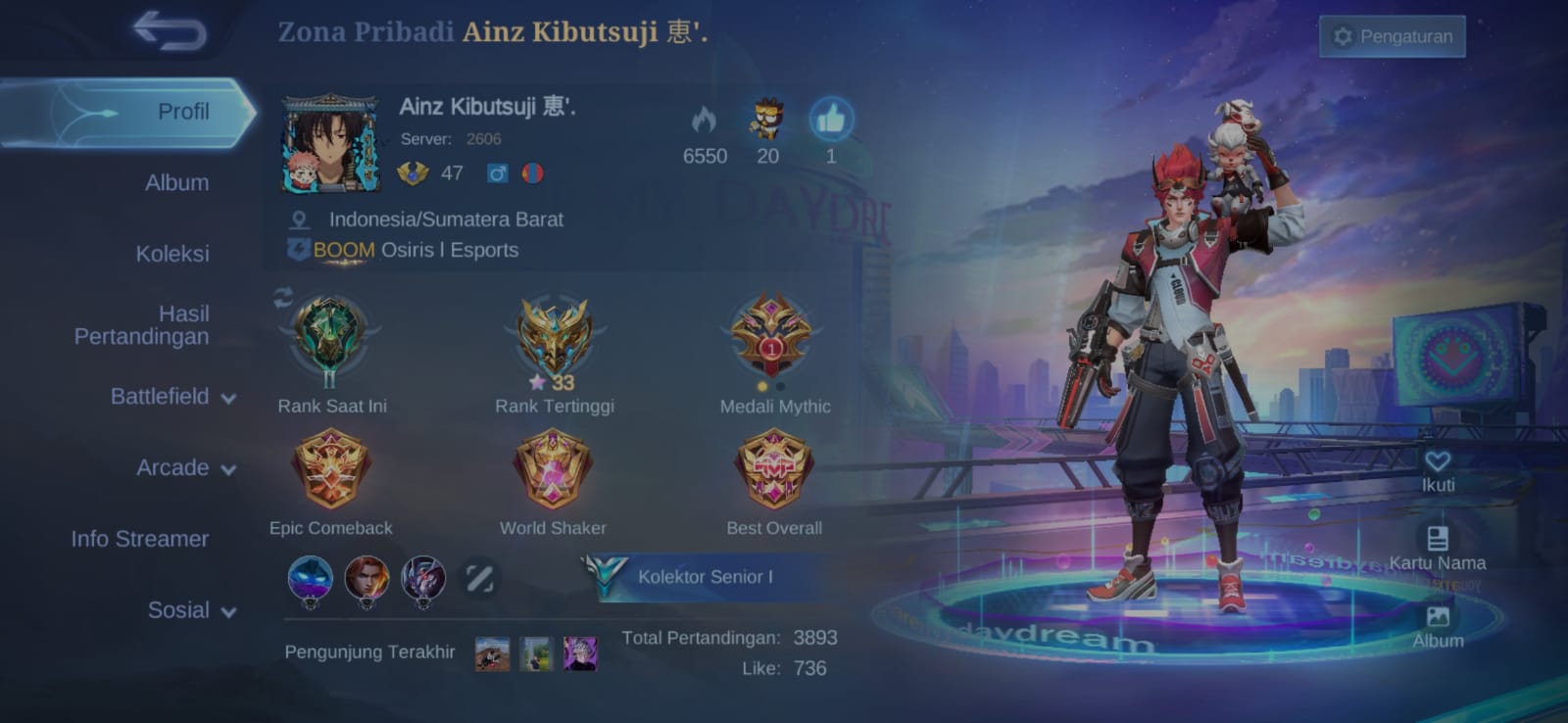
Task: Select the Epic Comeback achievement
Action: click(x=331, y=471)
